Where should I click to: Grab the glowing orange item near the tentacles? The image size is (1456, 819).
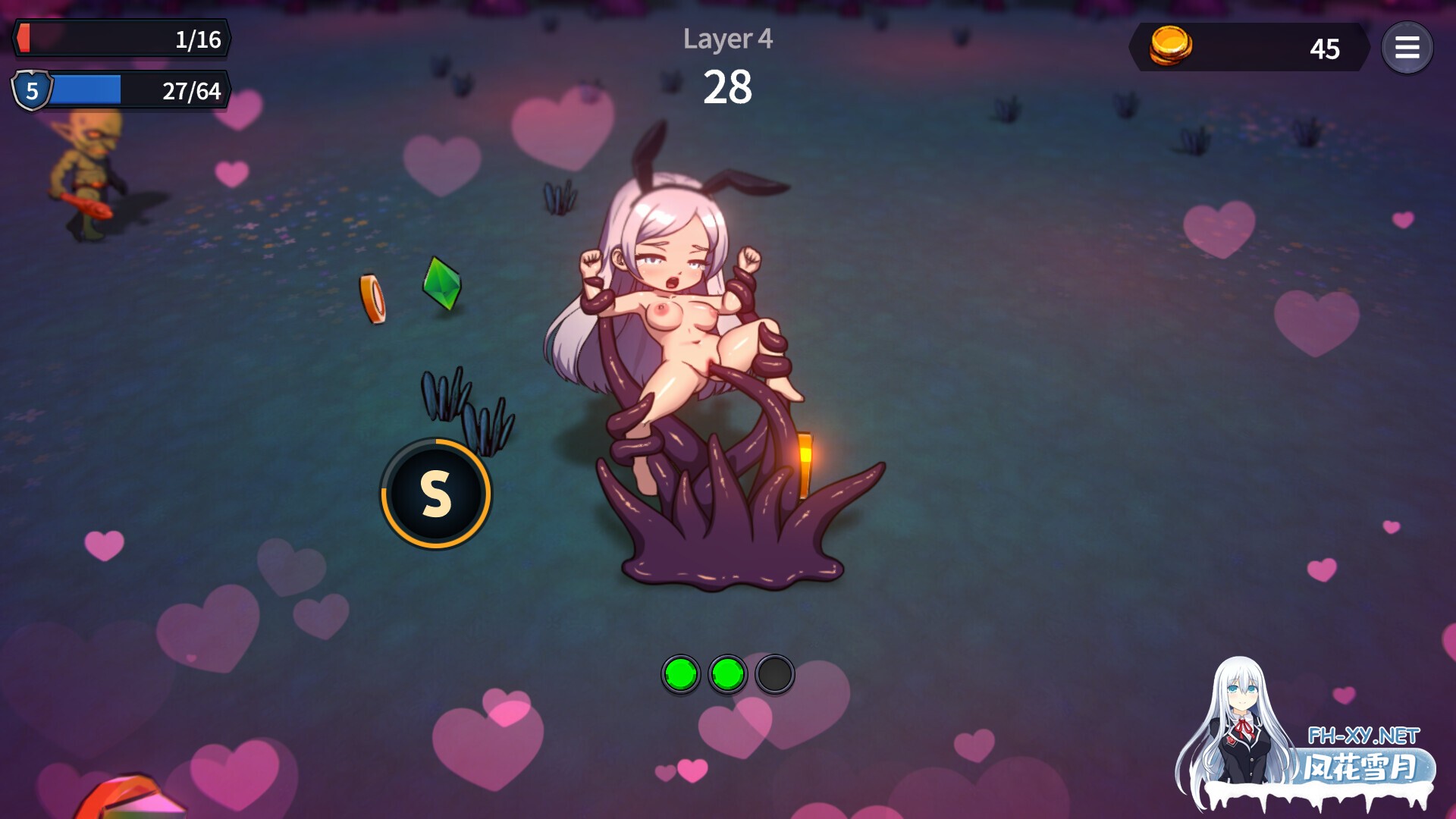(805, 463)
